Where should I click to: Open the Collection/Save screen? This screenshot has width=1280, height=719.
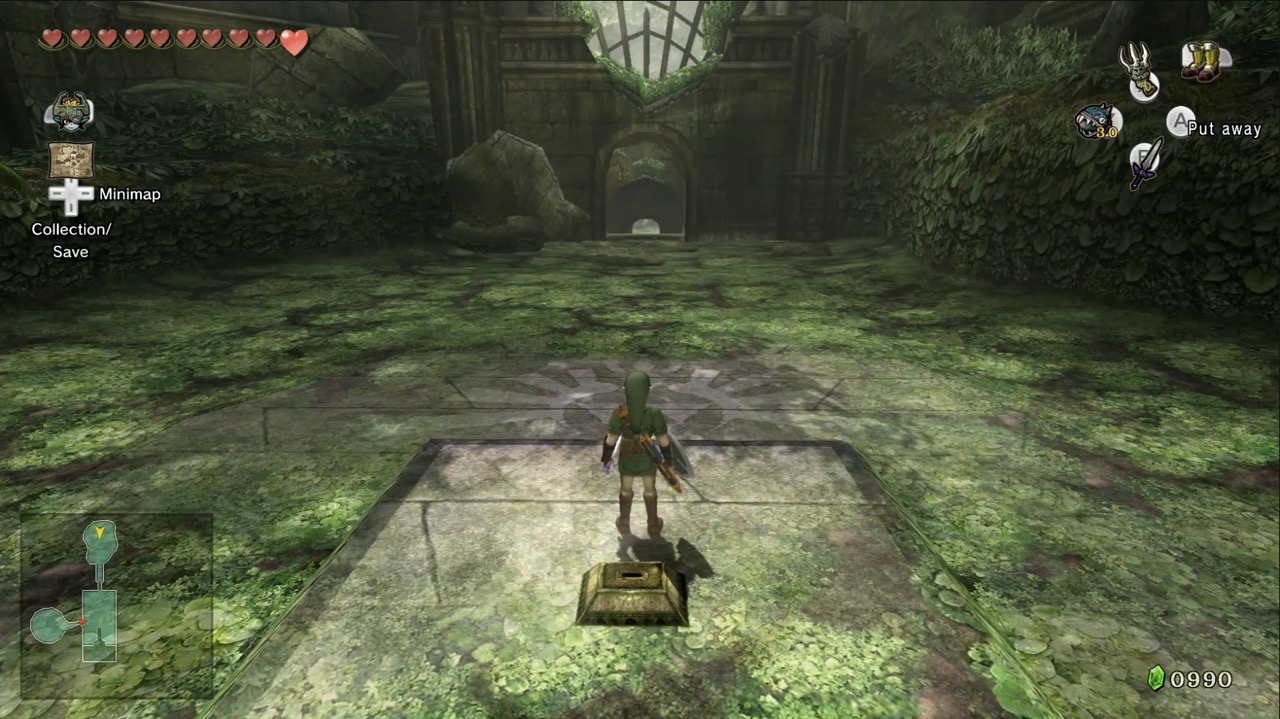click(x=71, y=240)
